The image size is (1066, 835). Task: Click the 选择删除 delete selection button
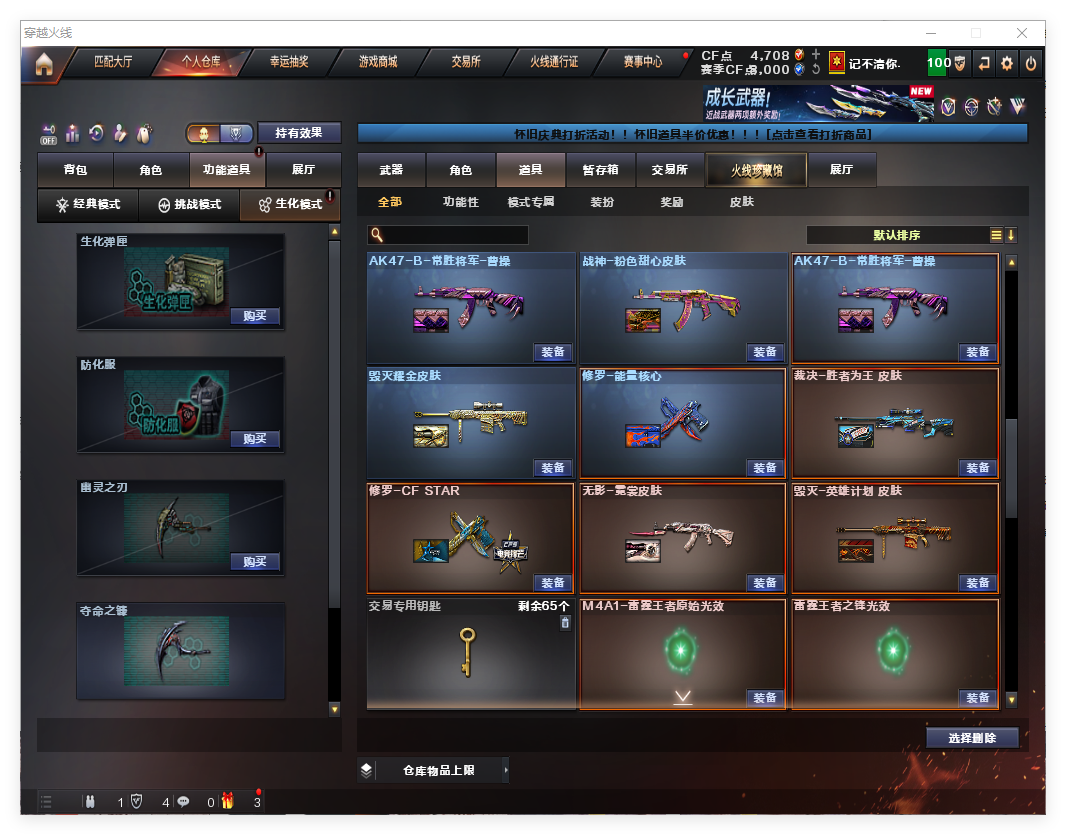[x=971, y=738]
